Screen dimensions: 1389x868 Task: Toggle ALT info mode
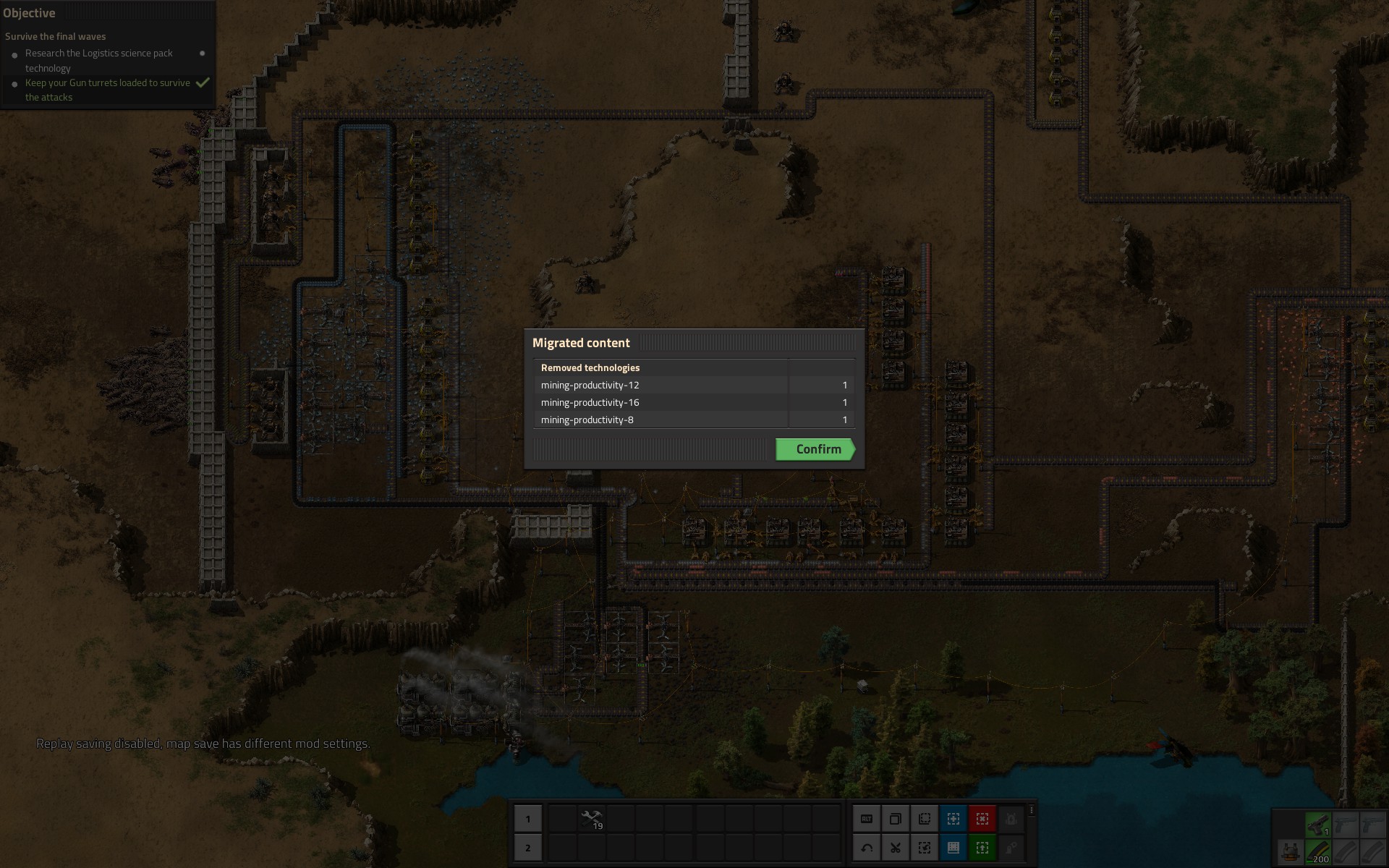pyautogui.click(x=867, y=819)
